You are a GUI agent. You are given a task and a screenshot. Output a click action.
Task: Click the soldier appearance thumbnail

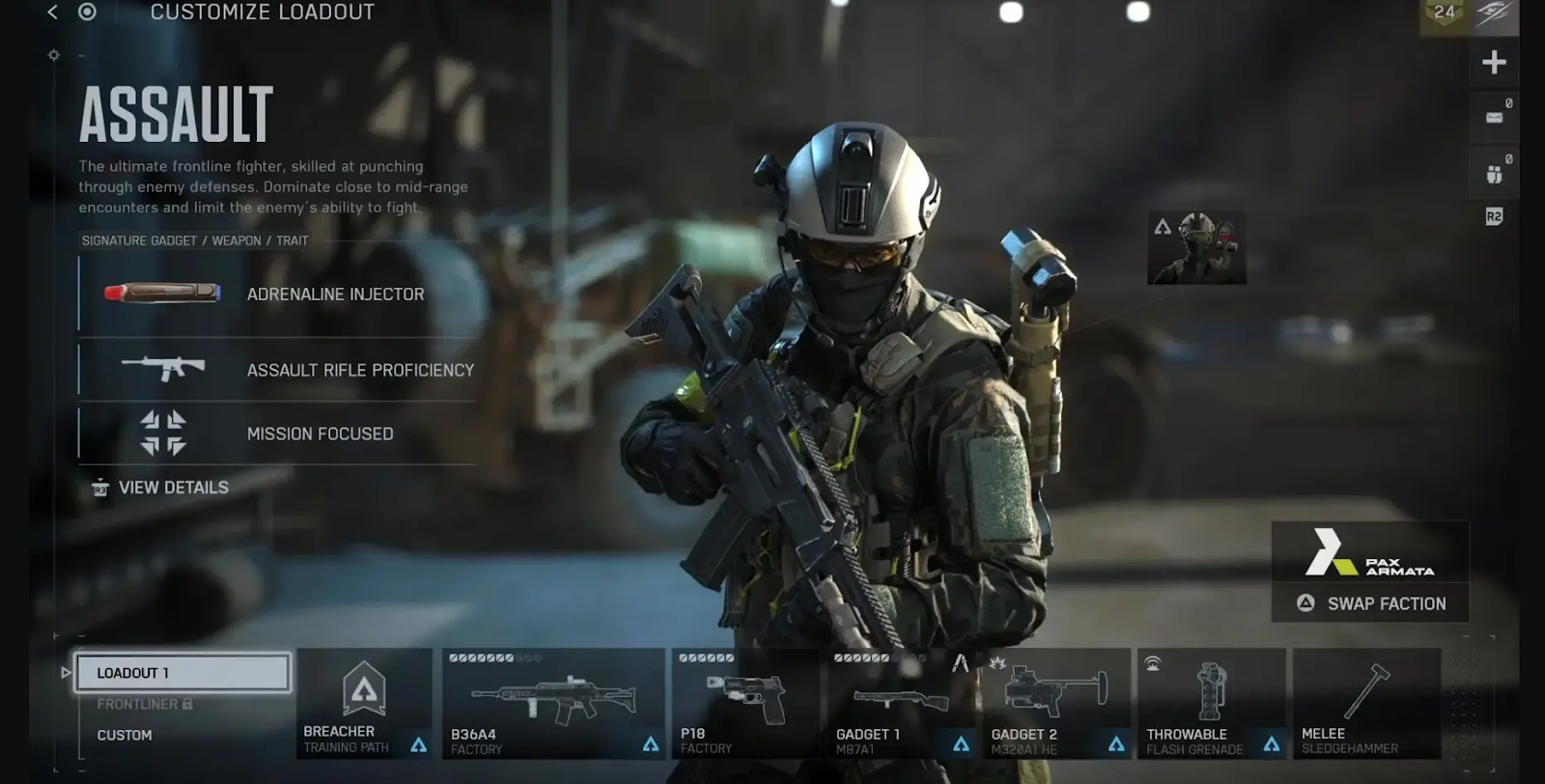(x=1196, y=248)
